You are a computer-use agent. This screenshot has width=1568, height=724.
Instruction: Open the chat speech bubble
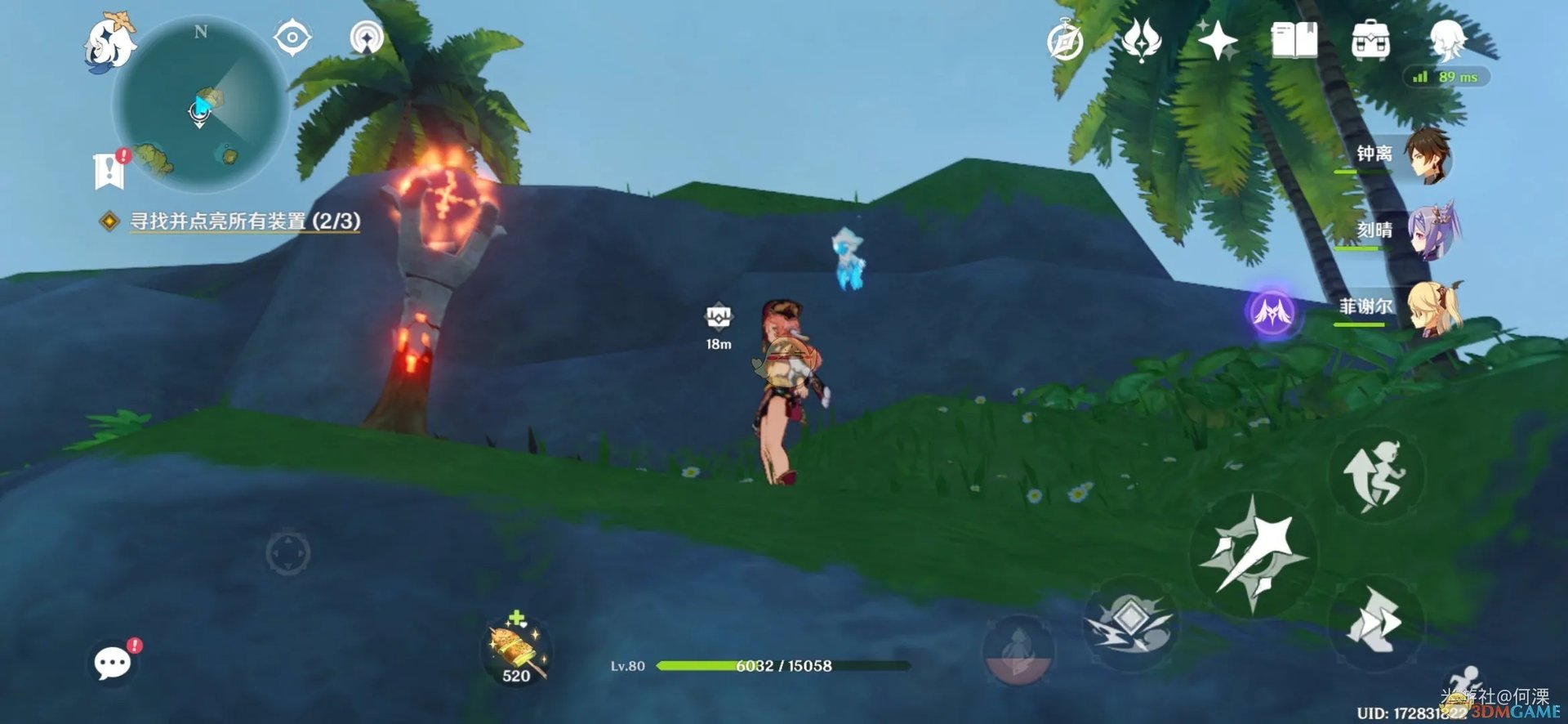(x=113, y=662)
